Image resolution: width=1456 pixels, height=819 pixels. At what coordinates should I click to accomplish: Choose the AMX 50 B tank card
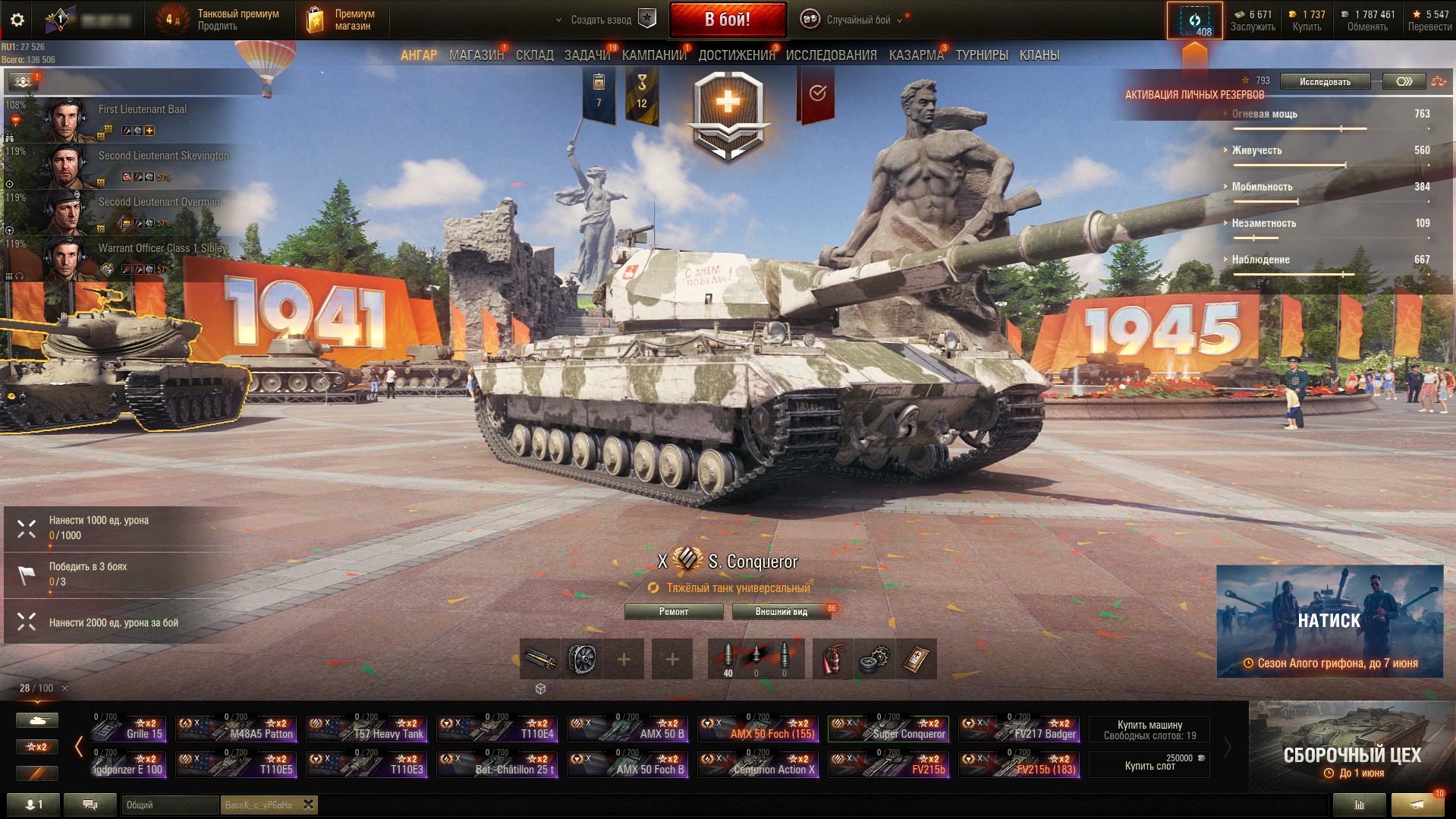click(628, 729)
